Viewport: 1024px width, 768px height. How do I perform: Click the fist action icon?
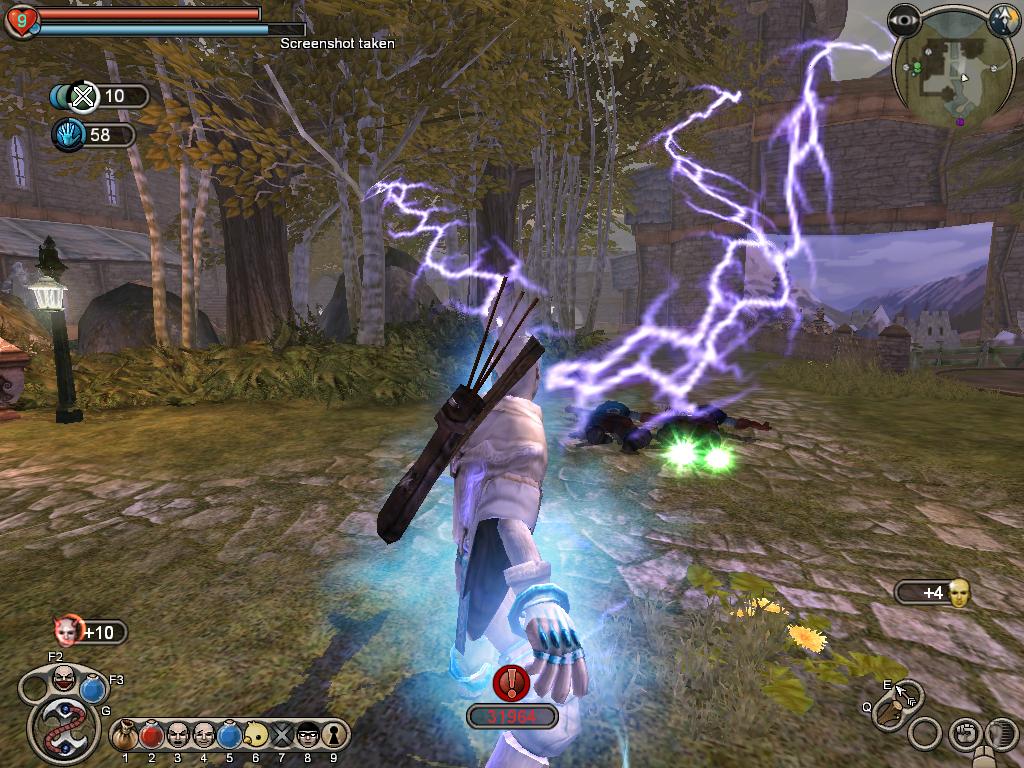(x=964, y=733)
